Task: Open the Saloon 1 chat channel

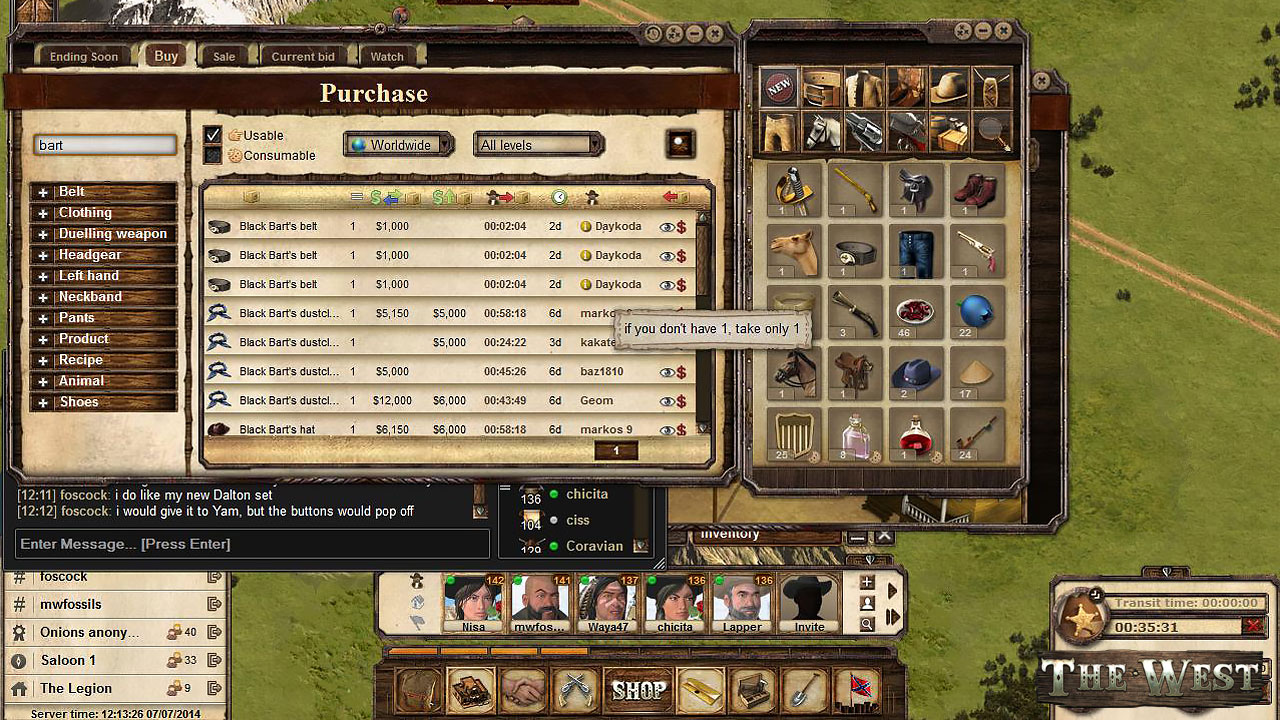Action: (x=68, y=660)
